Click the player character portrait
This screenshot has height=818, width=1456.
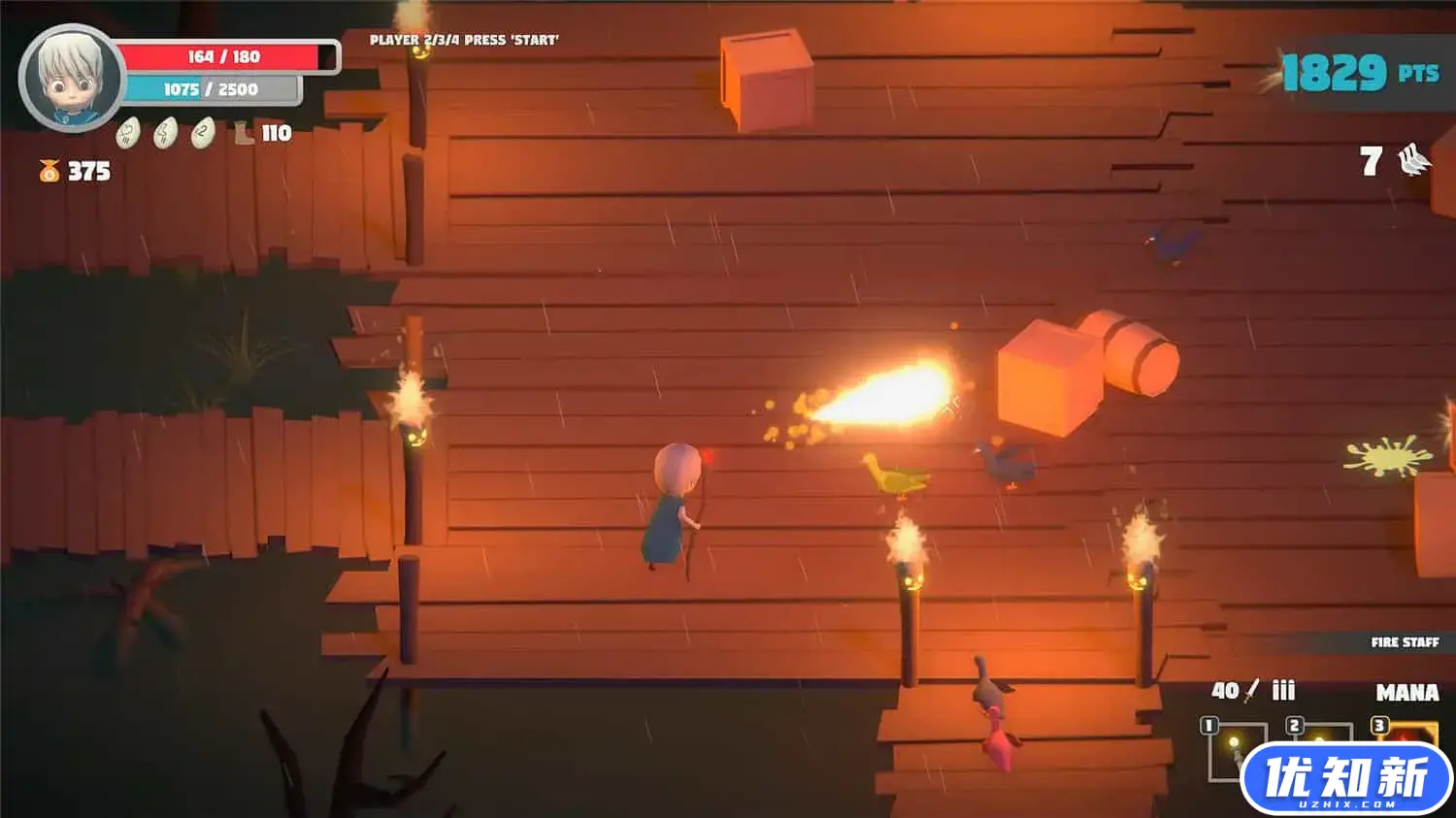tap(71, 78)
